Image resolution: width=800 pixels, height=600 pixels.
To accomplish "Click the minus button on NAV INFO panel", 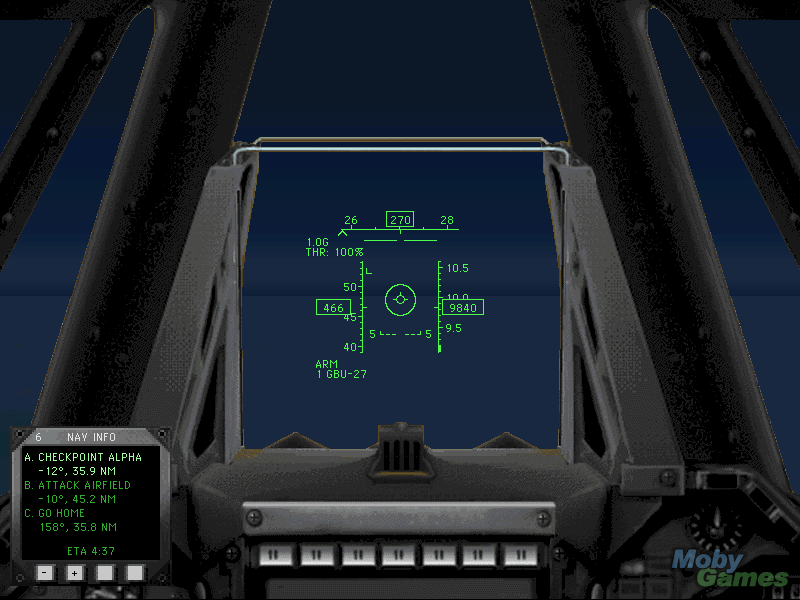I will [x=44, y=573].
